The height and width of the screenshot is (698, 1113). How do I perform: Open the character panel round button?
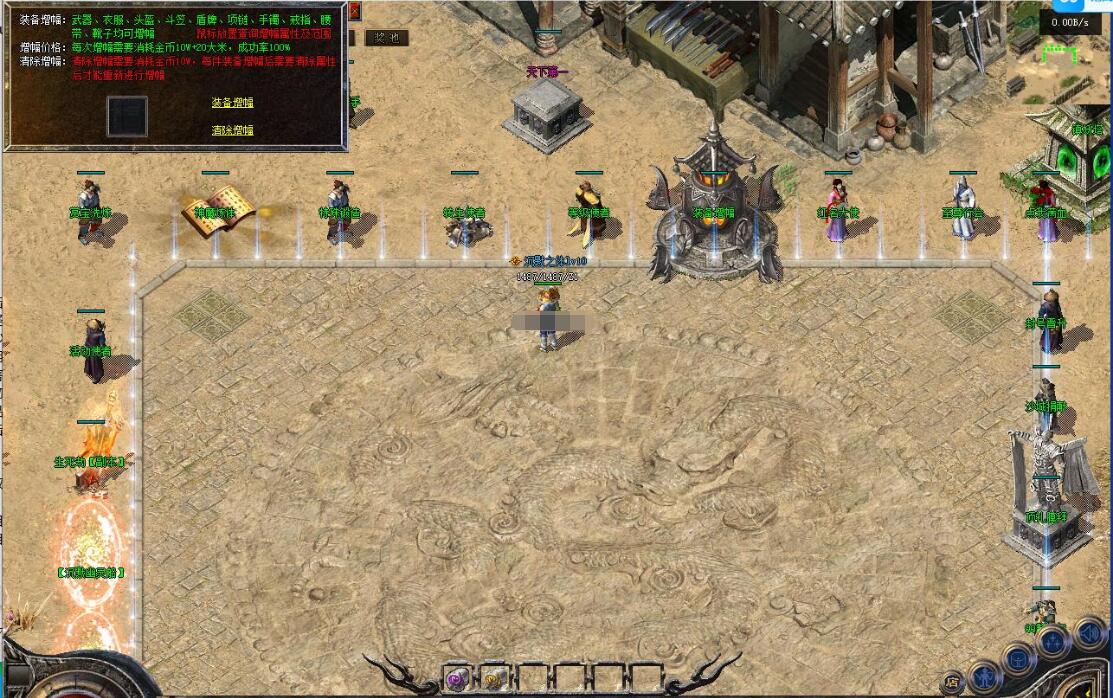(986, 678)
